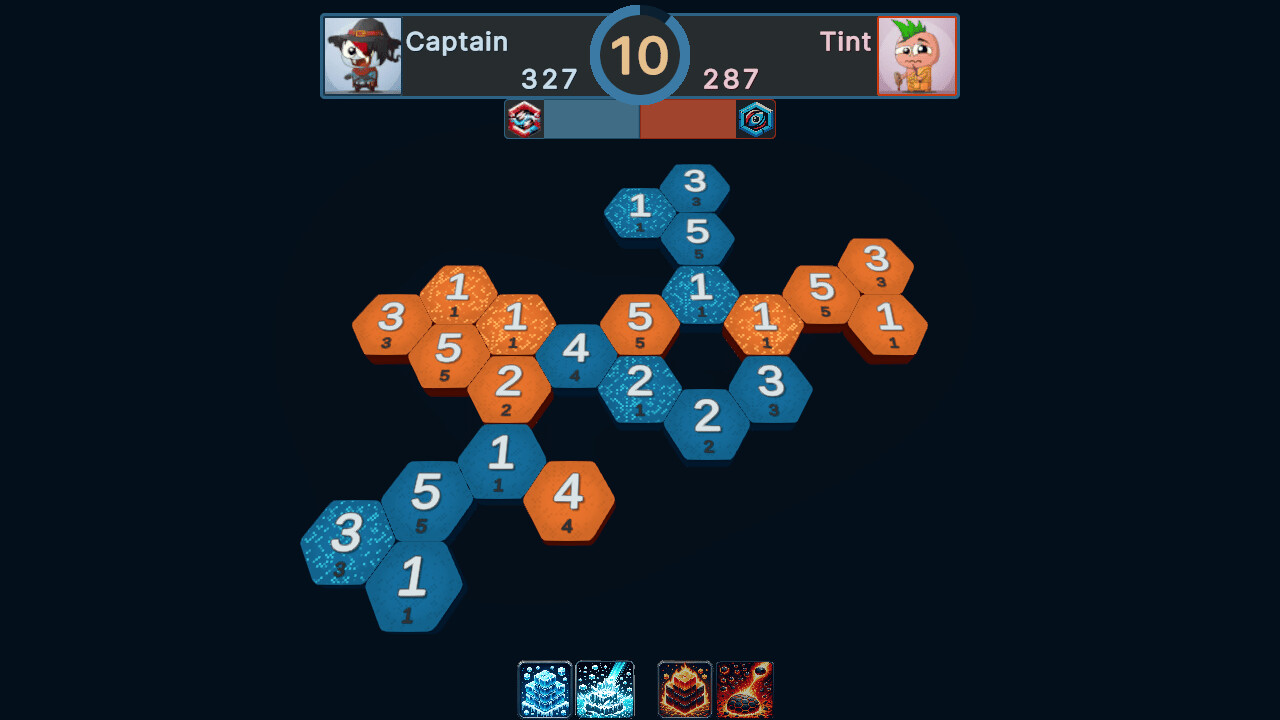
Task: Click Tint's carrot avatar portrait
Action: (917, 56)
